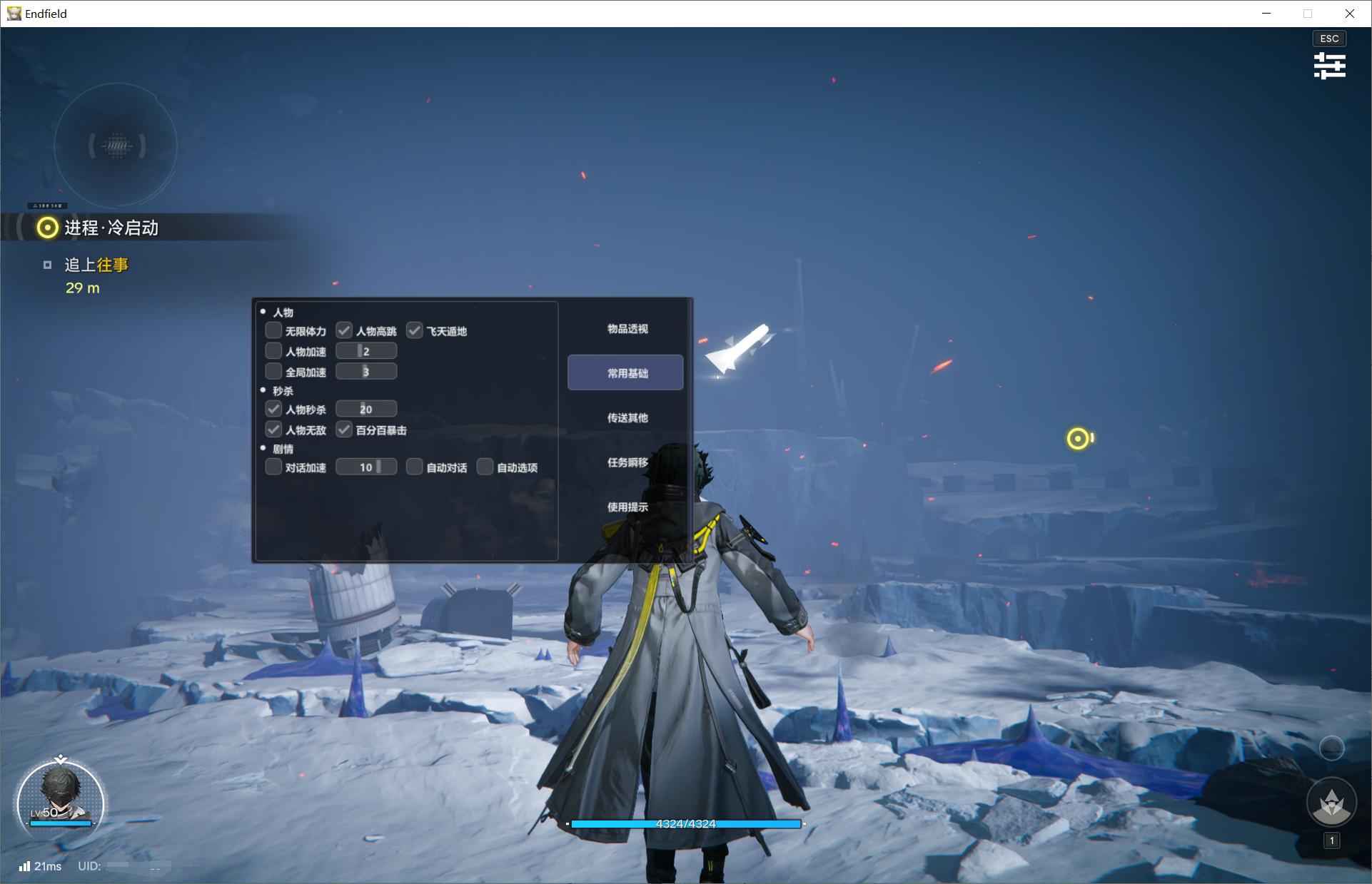Viewport: 1372px width, 884px height.
Task: Check the 自动对话 option
Action: pos(415,467)
